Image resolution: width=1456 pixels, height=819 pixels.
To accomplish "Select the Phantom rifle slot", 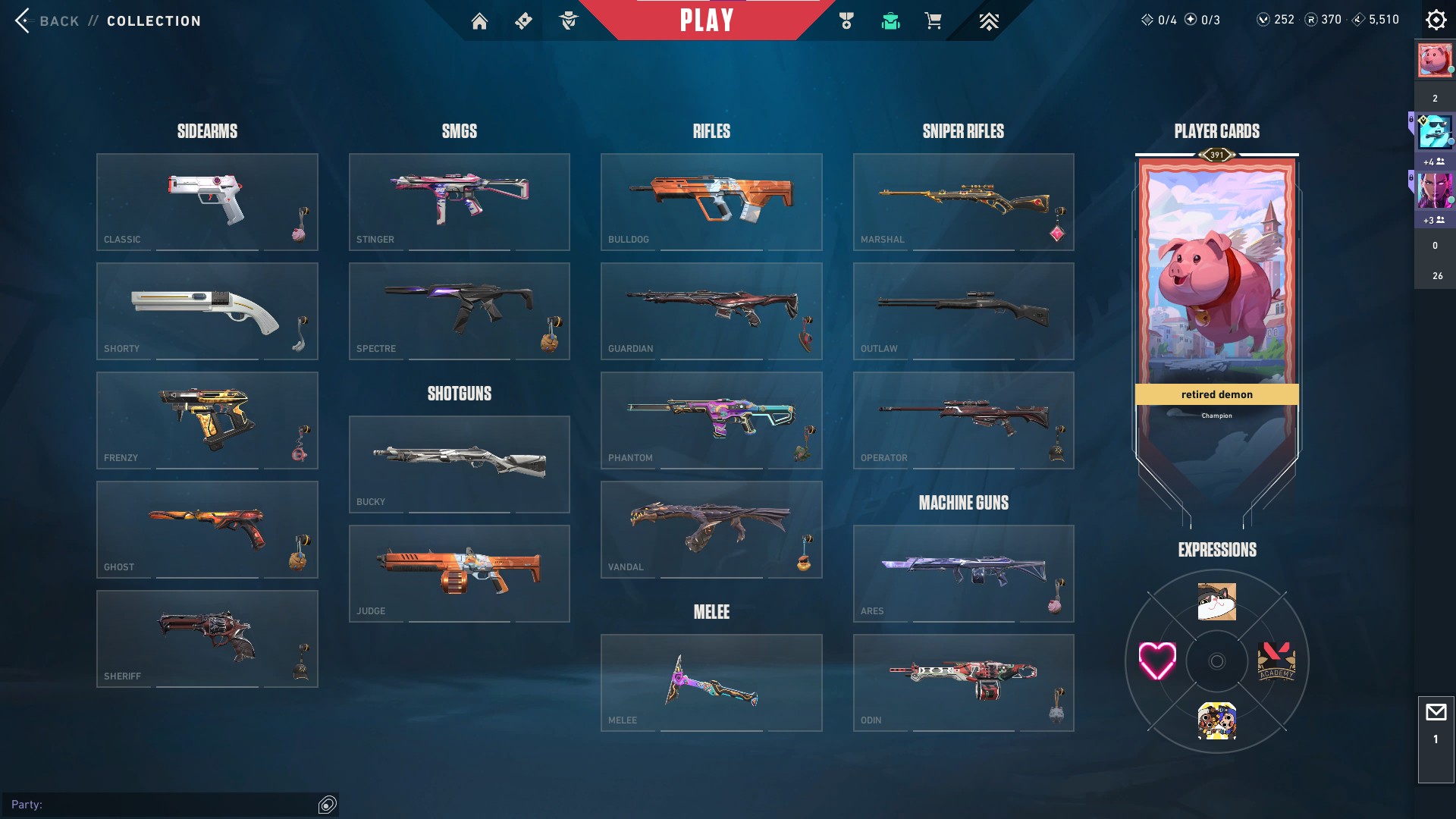I will [711, 420].
